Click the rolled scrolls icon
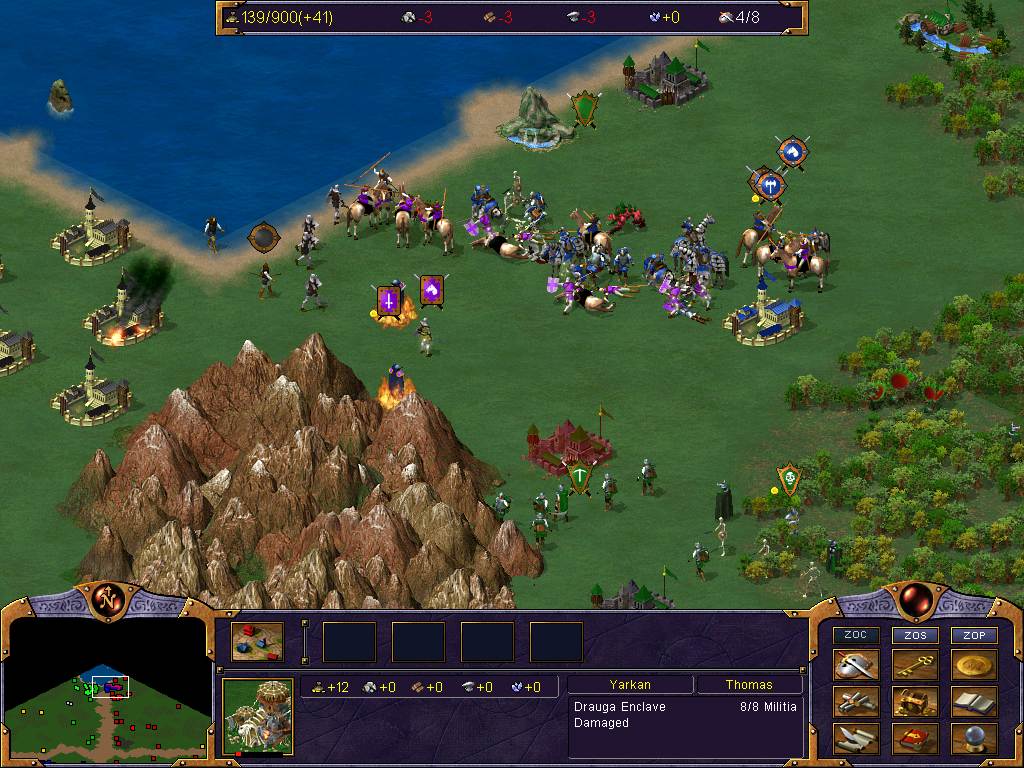The width and height of the screenshot is (1024, 768). (x=856, y=702)
